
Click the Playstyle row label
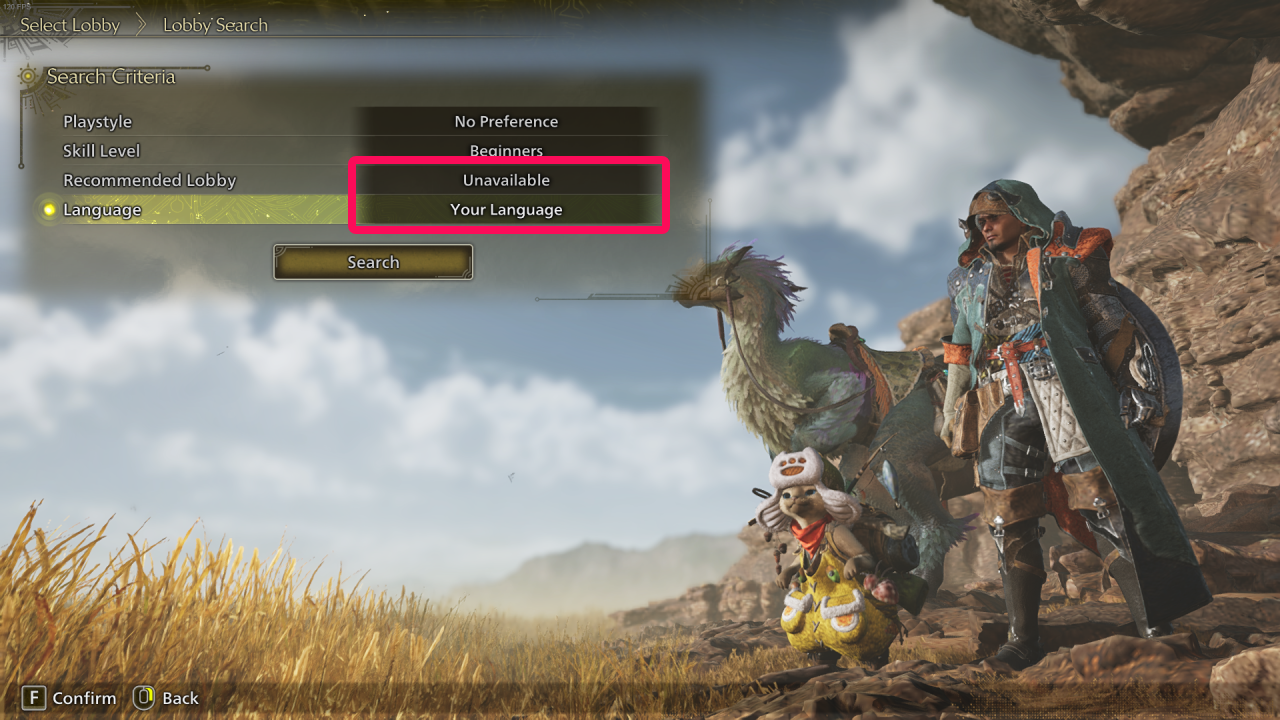(97, 121)
